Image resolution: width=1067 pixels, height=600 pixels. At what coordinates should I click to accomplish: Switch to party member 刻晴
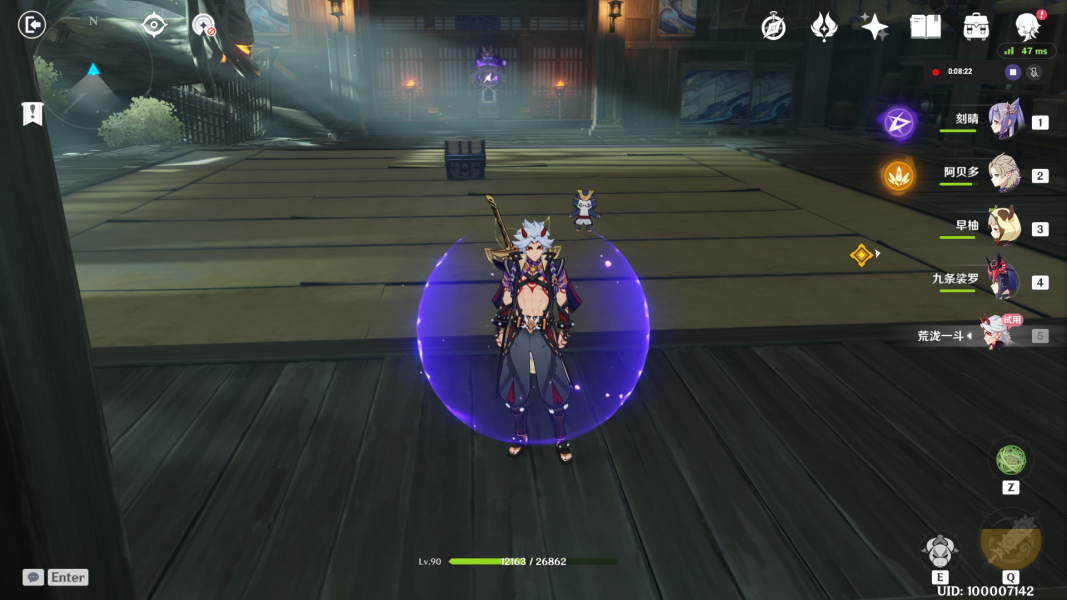click(1002, 121)
